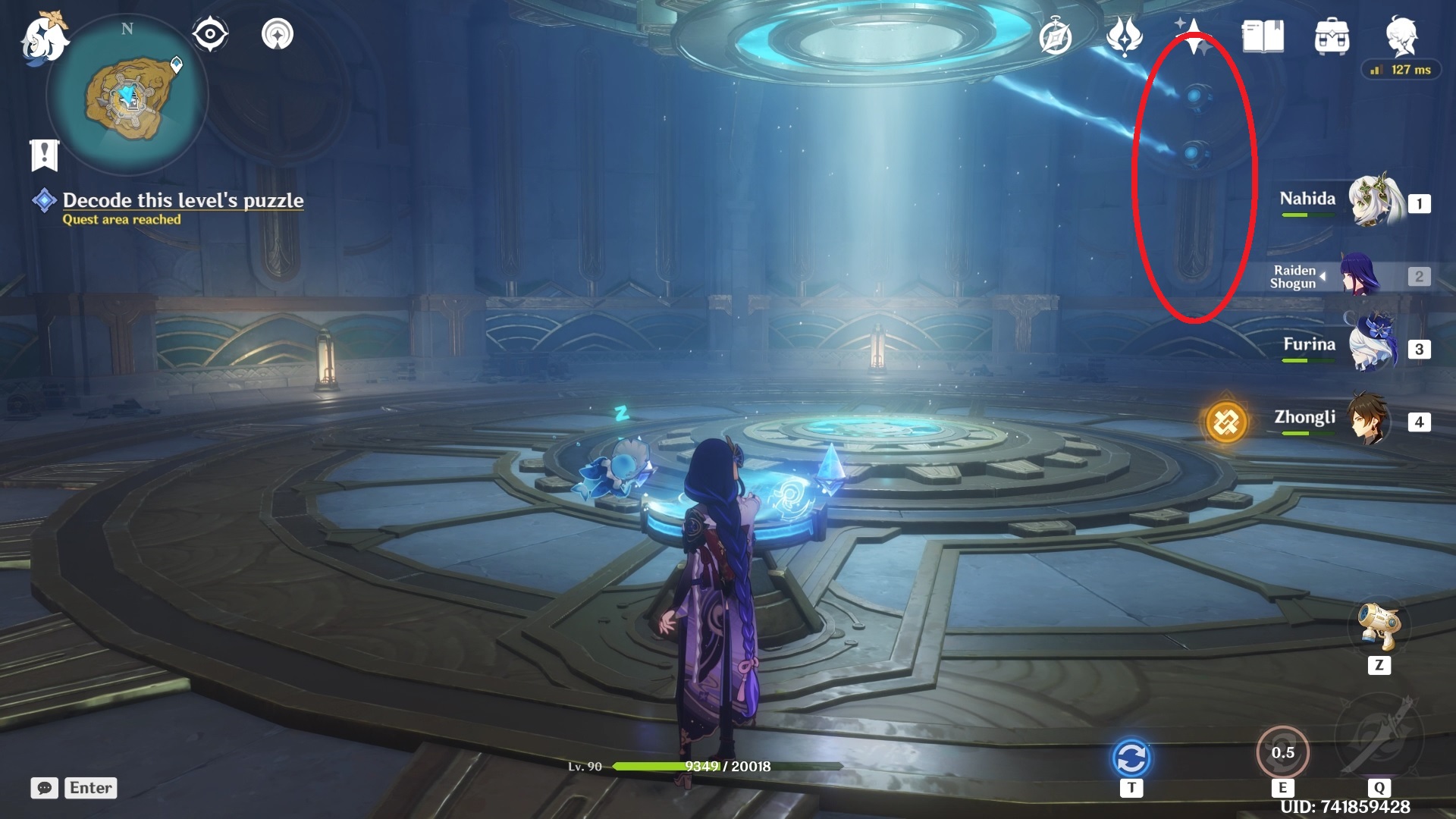Select Raiden Shogun party slot
1456x819 pixels.
coord(1361,276)
